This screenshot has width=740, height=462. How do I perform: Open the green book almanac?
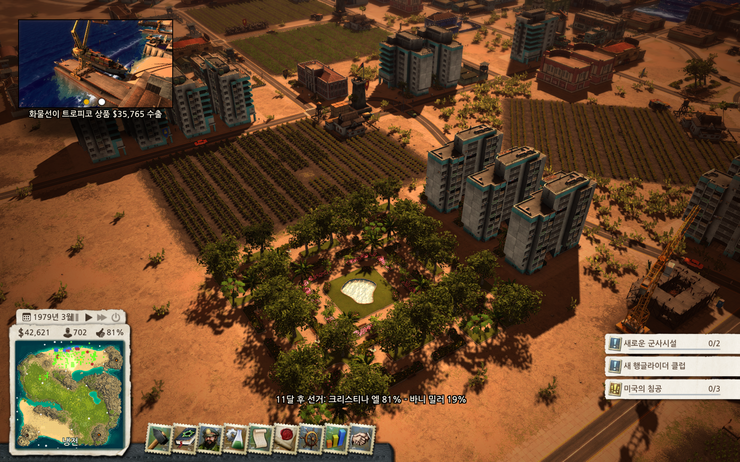click(184, 437)
